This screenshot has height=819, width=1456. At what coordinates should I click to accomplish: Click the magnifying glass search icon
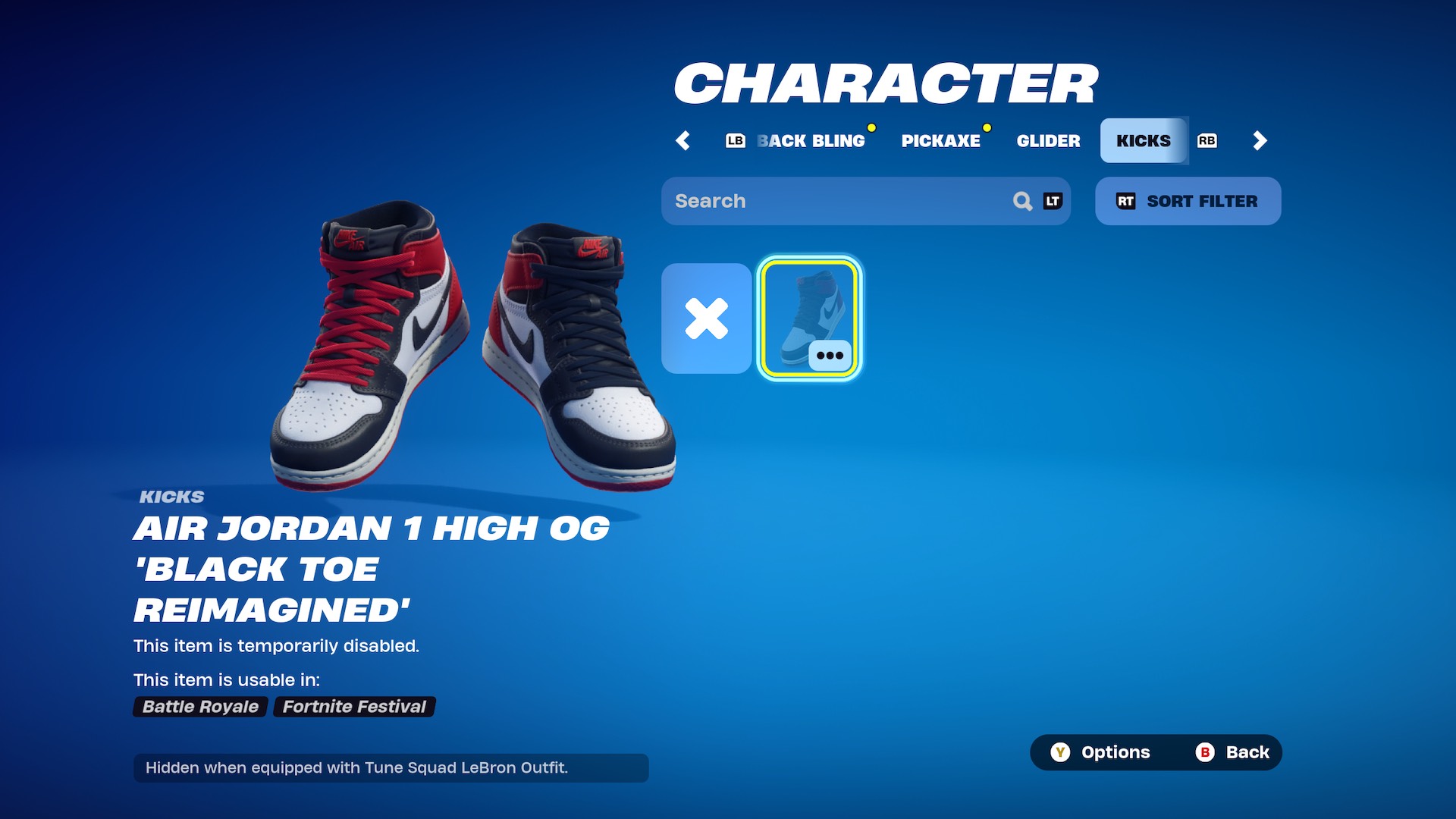1022,201
